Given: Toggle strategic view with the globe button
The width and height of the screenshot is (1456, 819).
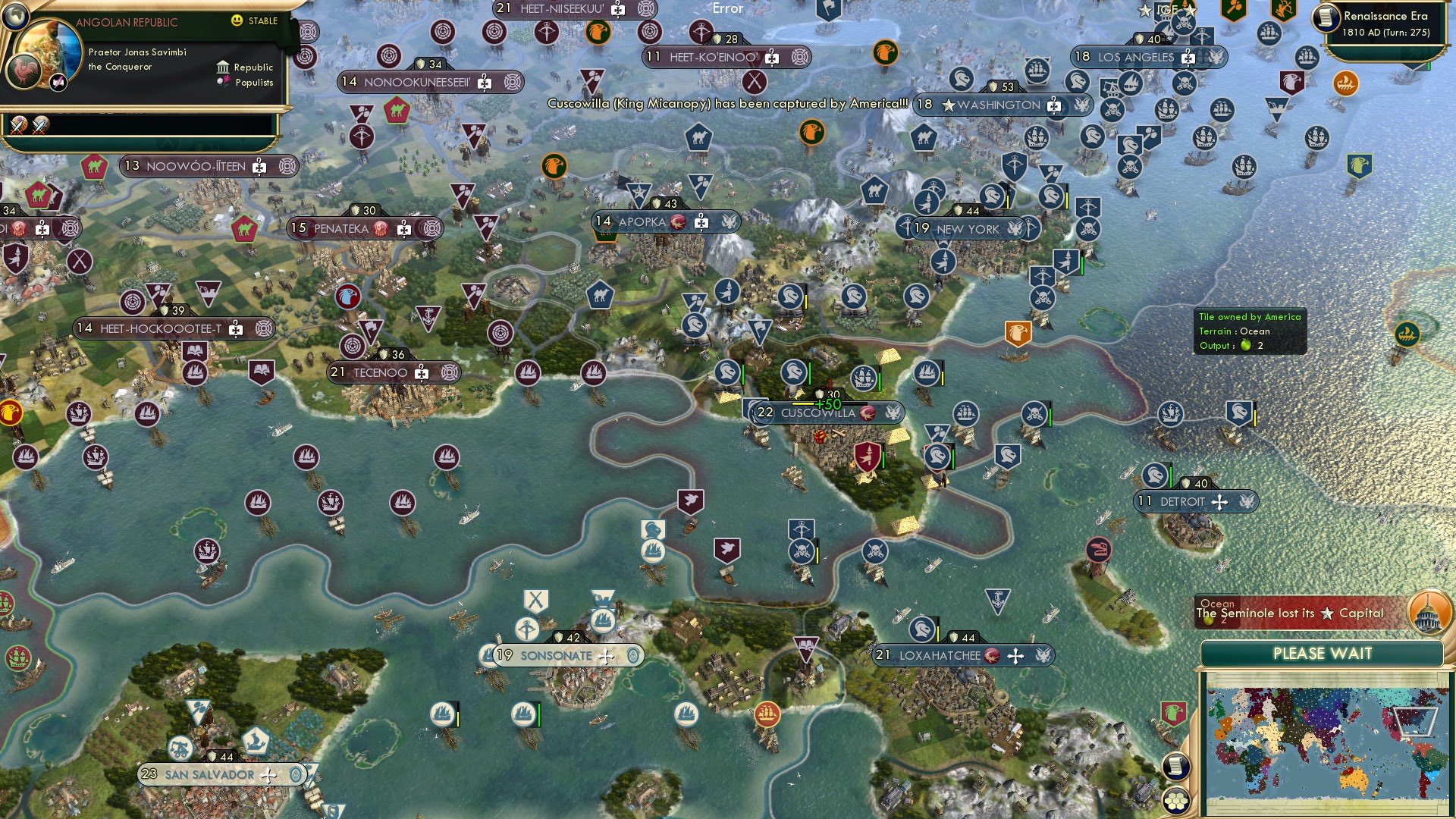Looking at the screenshot, I should tap(16, 16).
